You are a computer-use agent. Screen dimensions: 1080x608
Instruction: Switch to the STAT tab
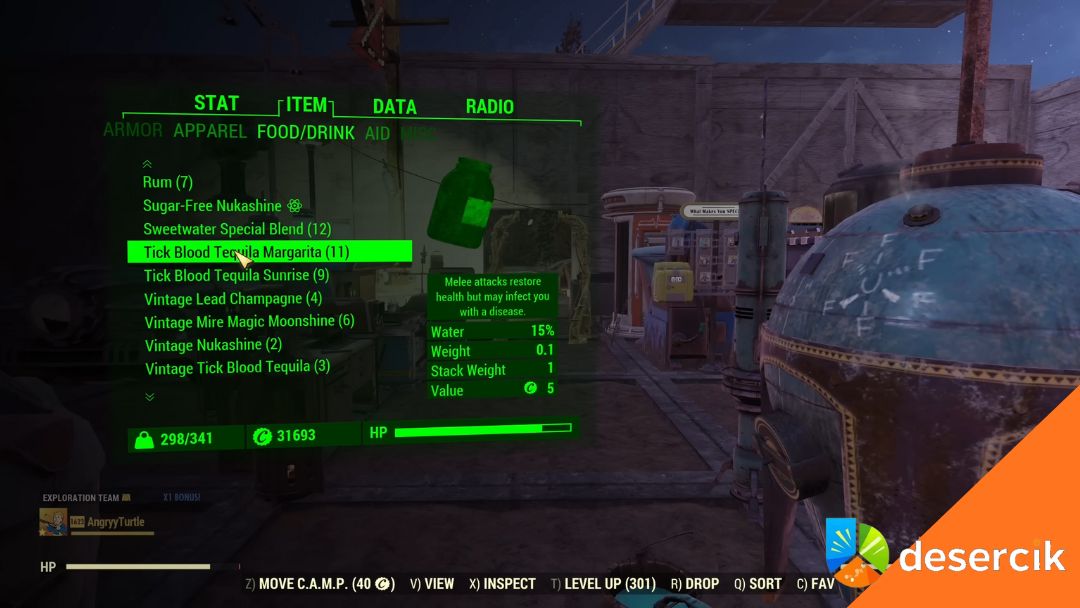point(216,104)
